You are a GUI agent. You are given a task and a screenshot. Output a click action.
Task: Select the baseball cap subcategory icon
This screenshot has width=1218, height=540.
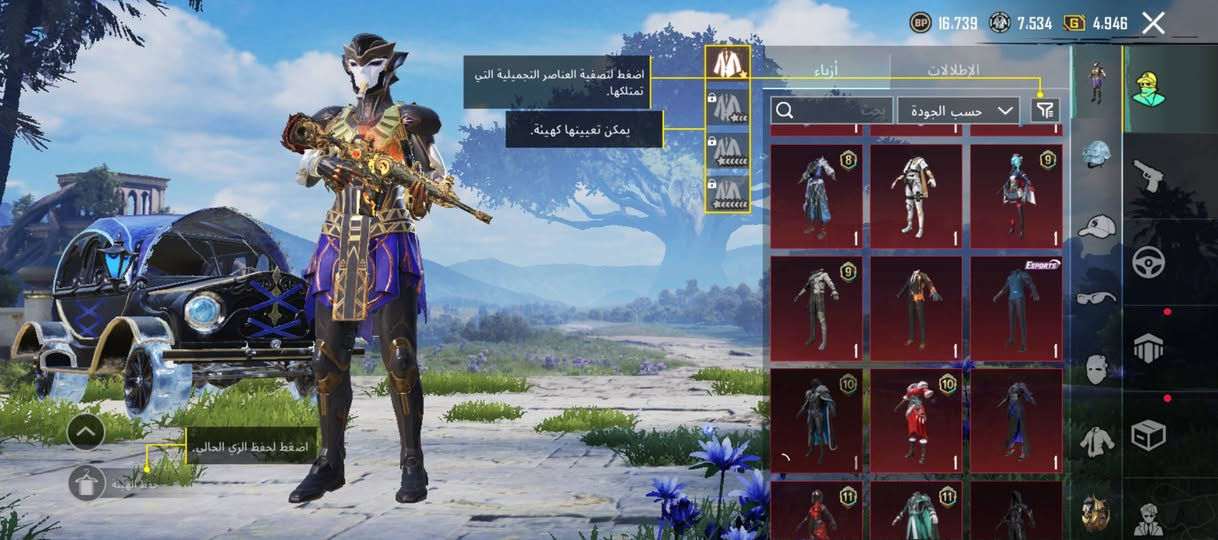pos(1097,226)
